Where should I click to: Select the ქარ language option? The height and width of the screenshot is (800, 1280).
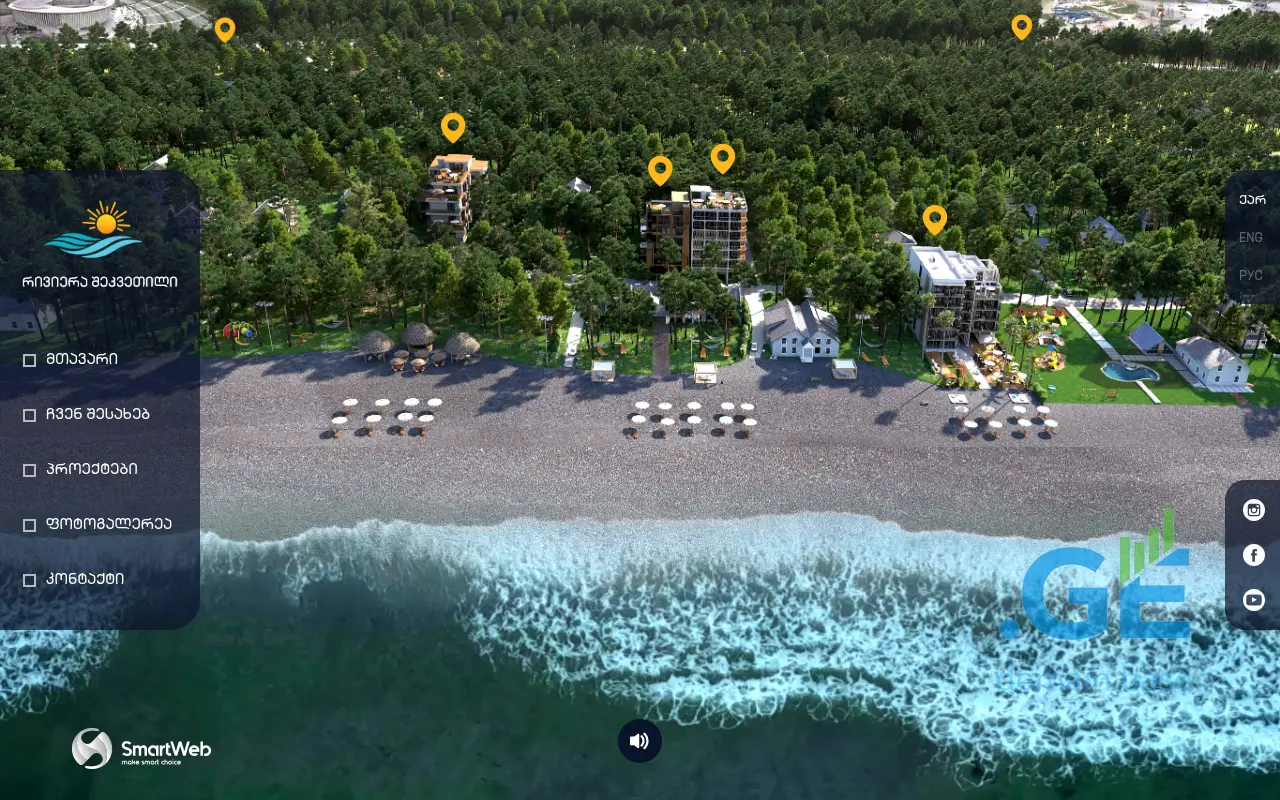(x=1252, y=199)
